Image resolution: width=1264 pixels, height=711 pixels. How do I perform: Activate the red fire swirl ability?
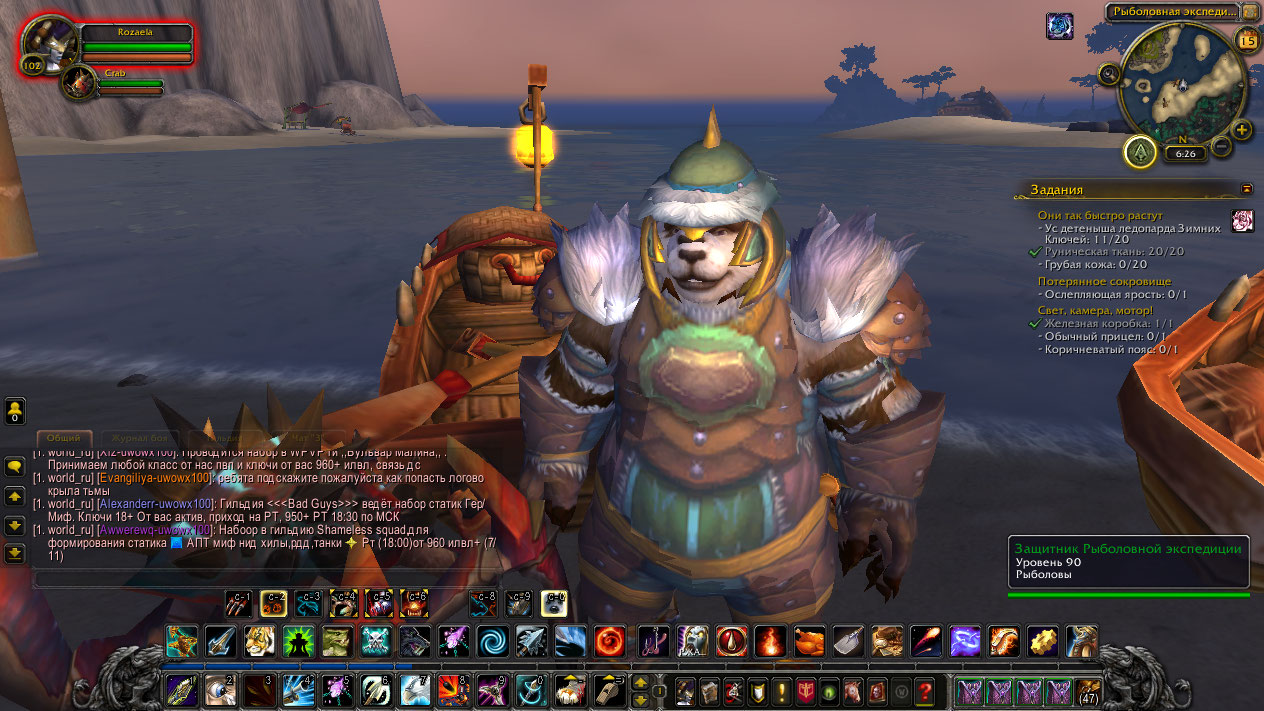(x=610, y=641)
